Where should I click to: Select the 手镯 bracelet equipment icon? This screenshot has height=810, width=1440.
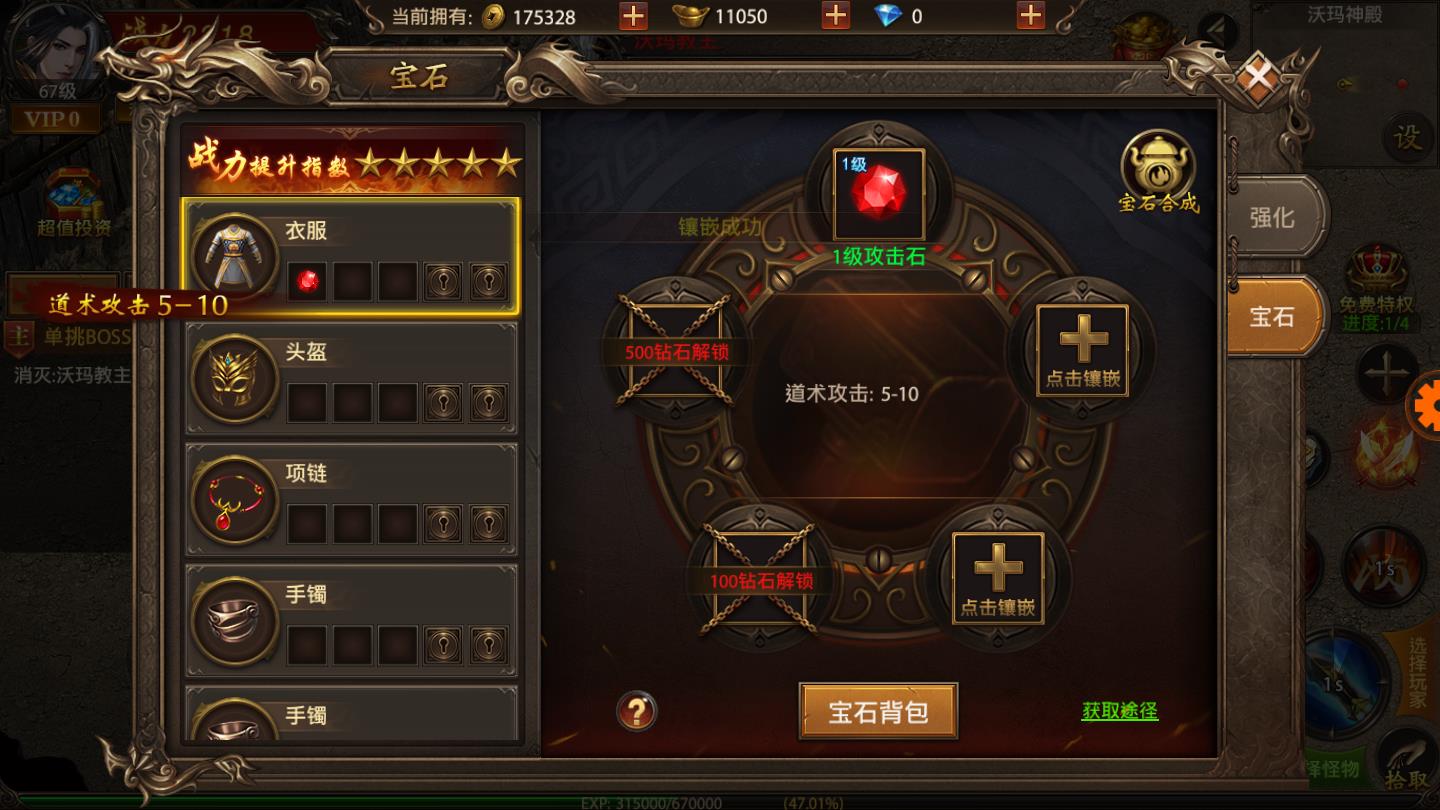234,621
